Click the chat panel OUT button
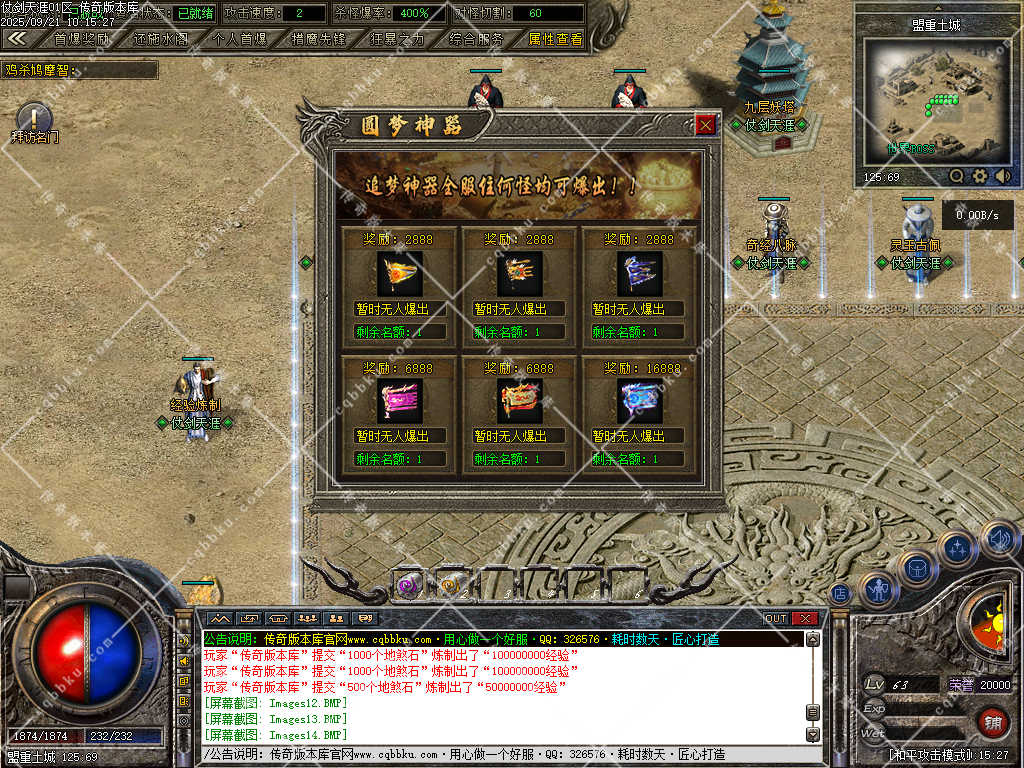The height and width of the screenshot is (768, 1024). tap(776, 618)
